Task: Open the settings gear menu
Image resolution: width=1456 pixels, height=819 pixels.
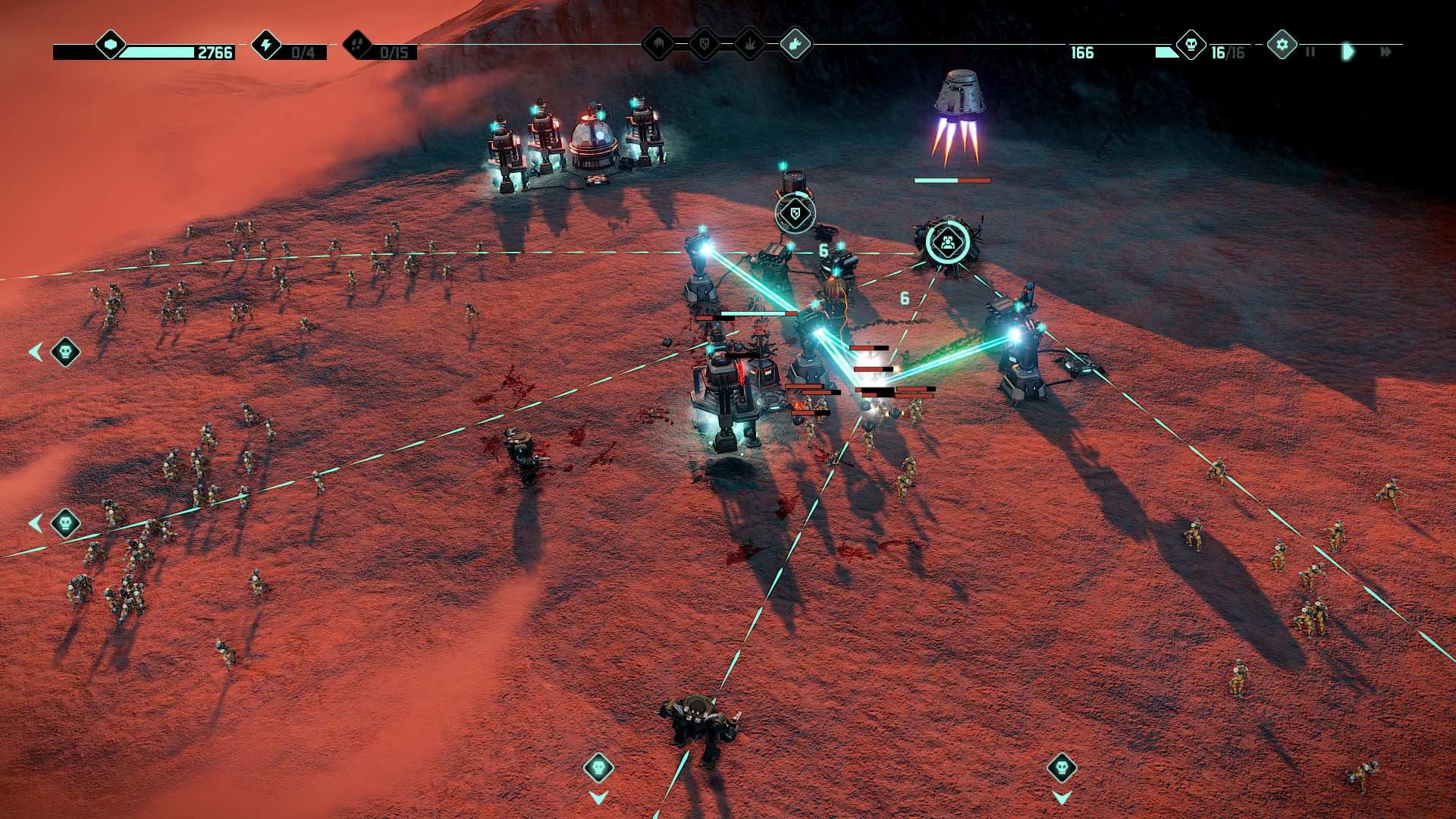Action: [x=1282, y=45]
